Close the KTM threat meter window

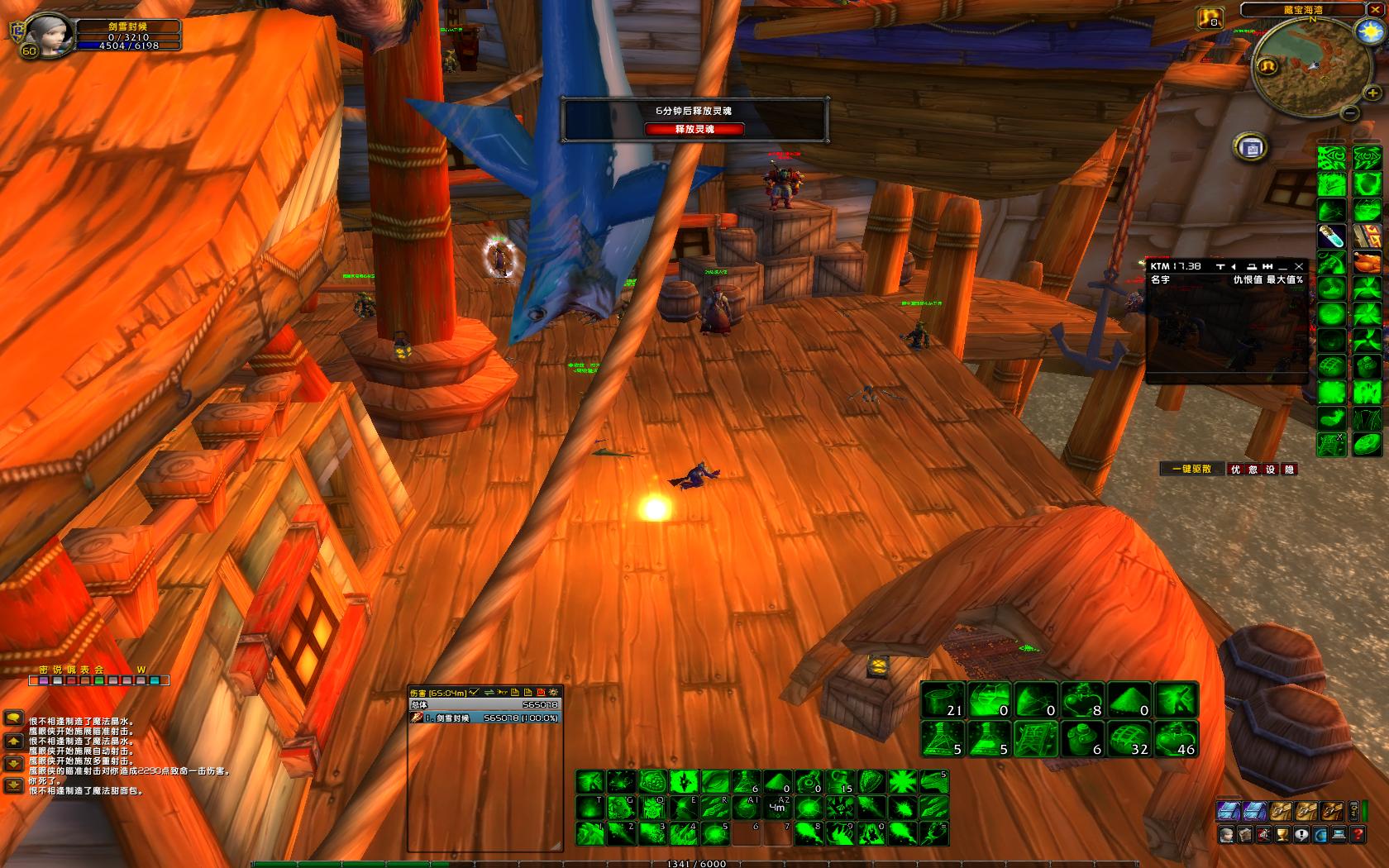coord(1299,266)
